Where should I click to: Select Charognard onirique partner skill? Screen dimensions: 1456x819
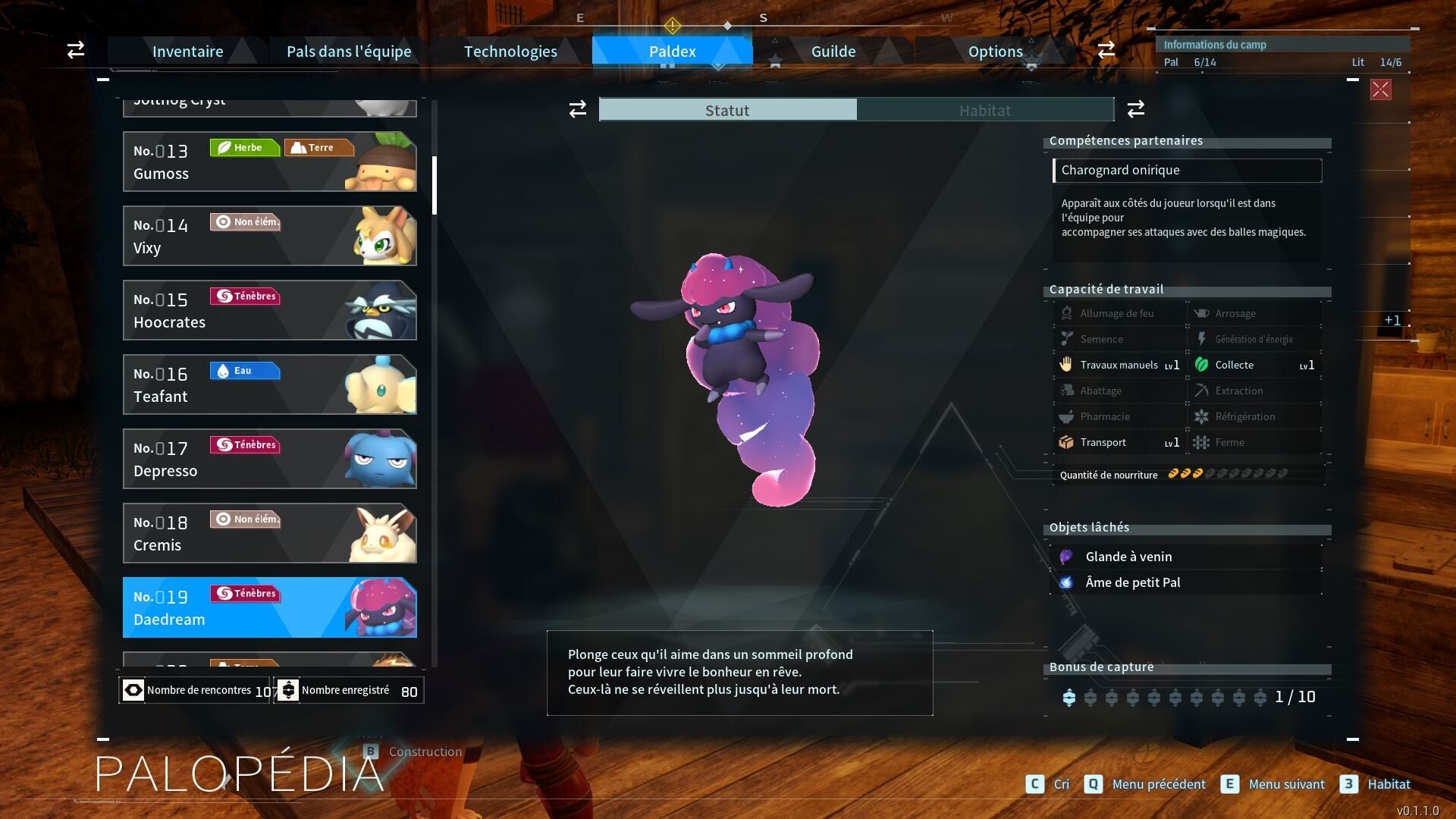tap(1187, 171)
